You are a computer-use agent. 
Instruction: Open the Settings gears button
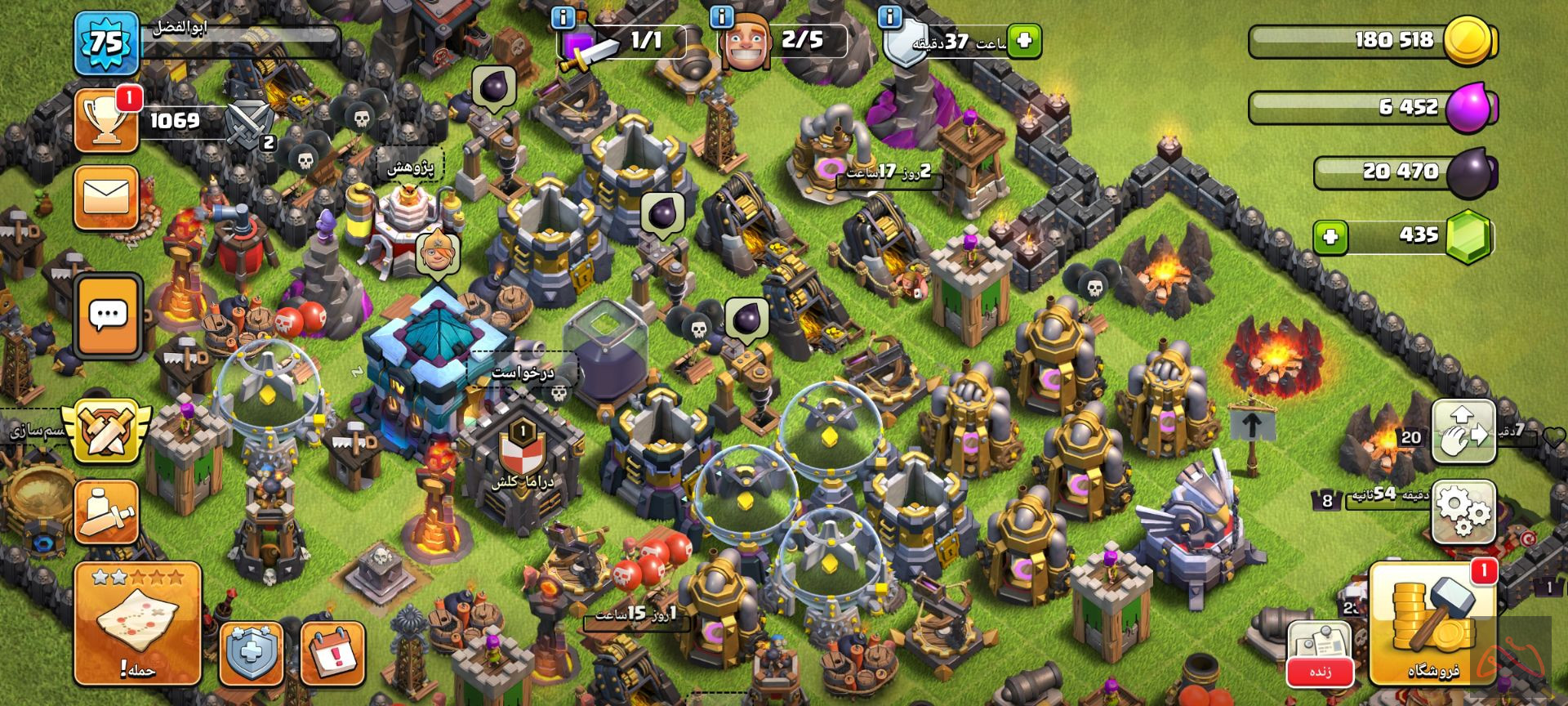(1463, 512)
